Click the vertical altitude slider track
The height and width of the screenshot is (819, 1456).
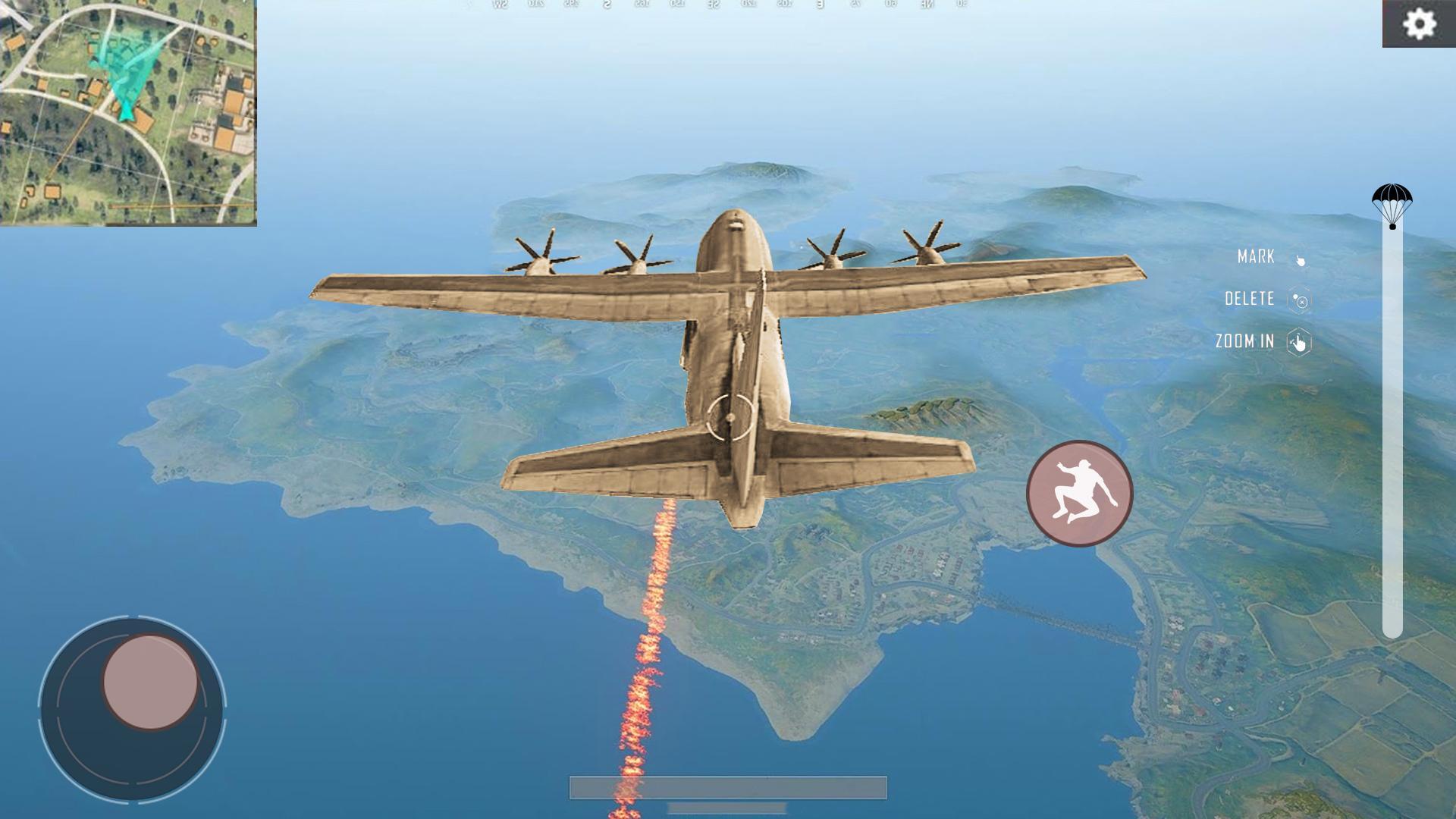coord(1392,432)
